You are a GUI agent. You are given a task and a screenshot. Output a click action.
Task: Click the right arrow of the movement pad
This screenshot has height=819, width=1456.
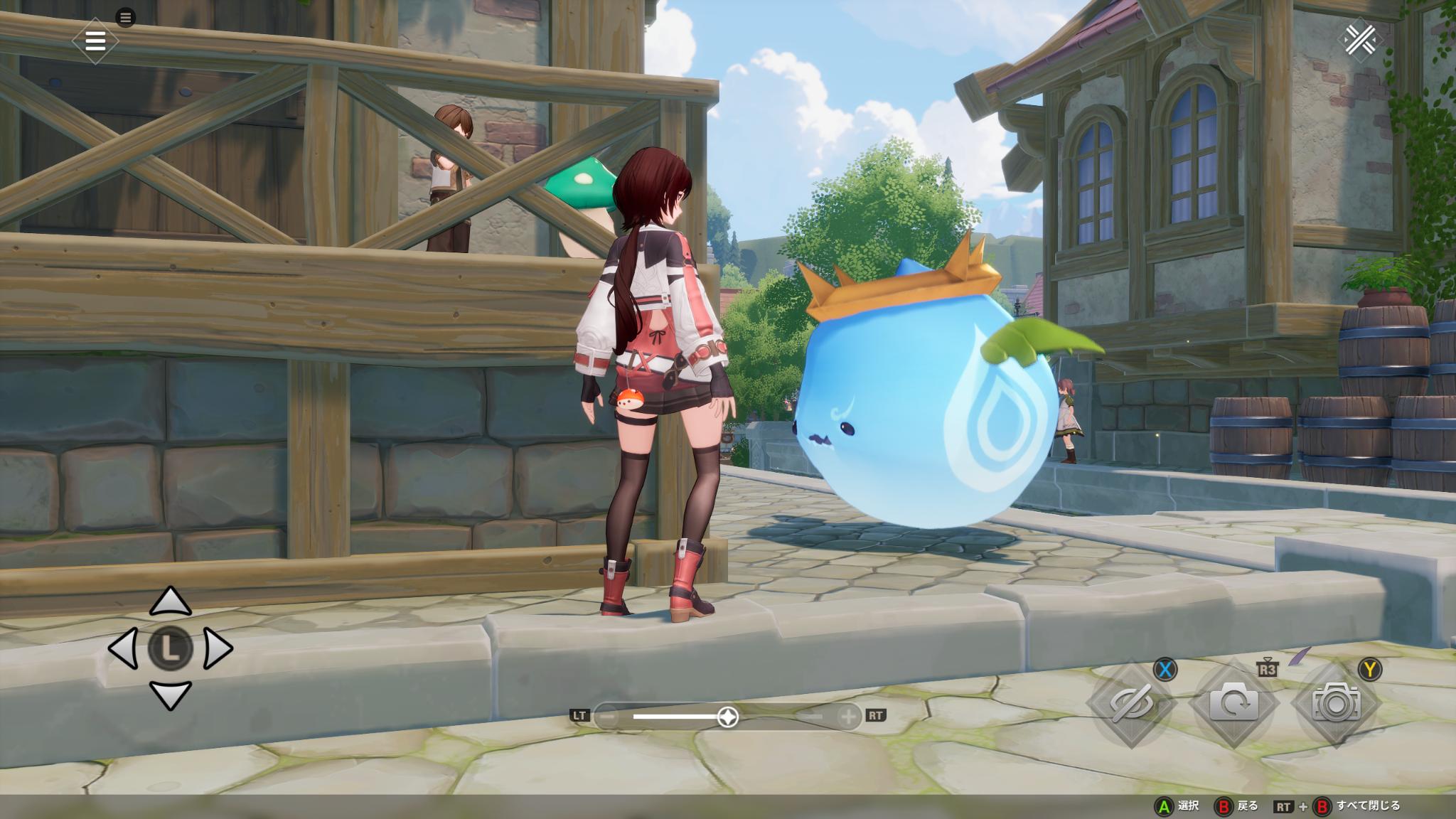click(x=218, y=648)
